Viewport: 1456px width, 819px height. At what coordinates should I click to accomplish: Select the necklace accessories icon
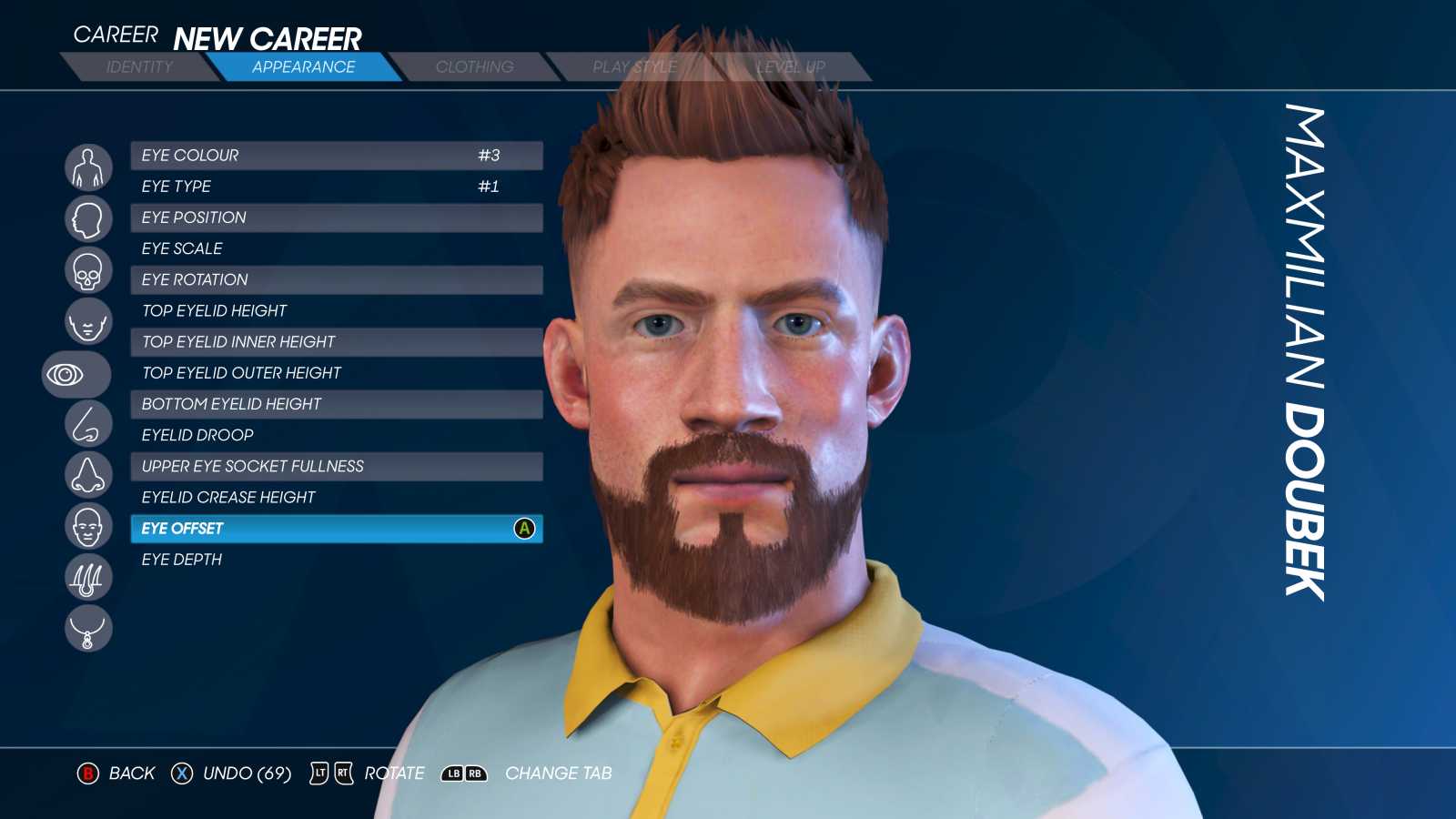coord(87,629)
